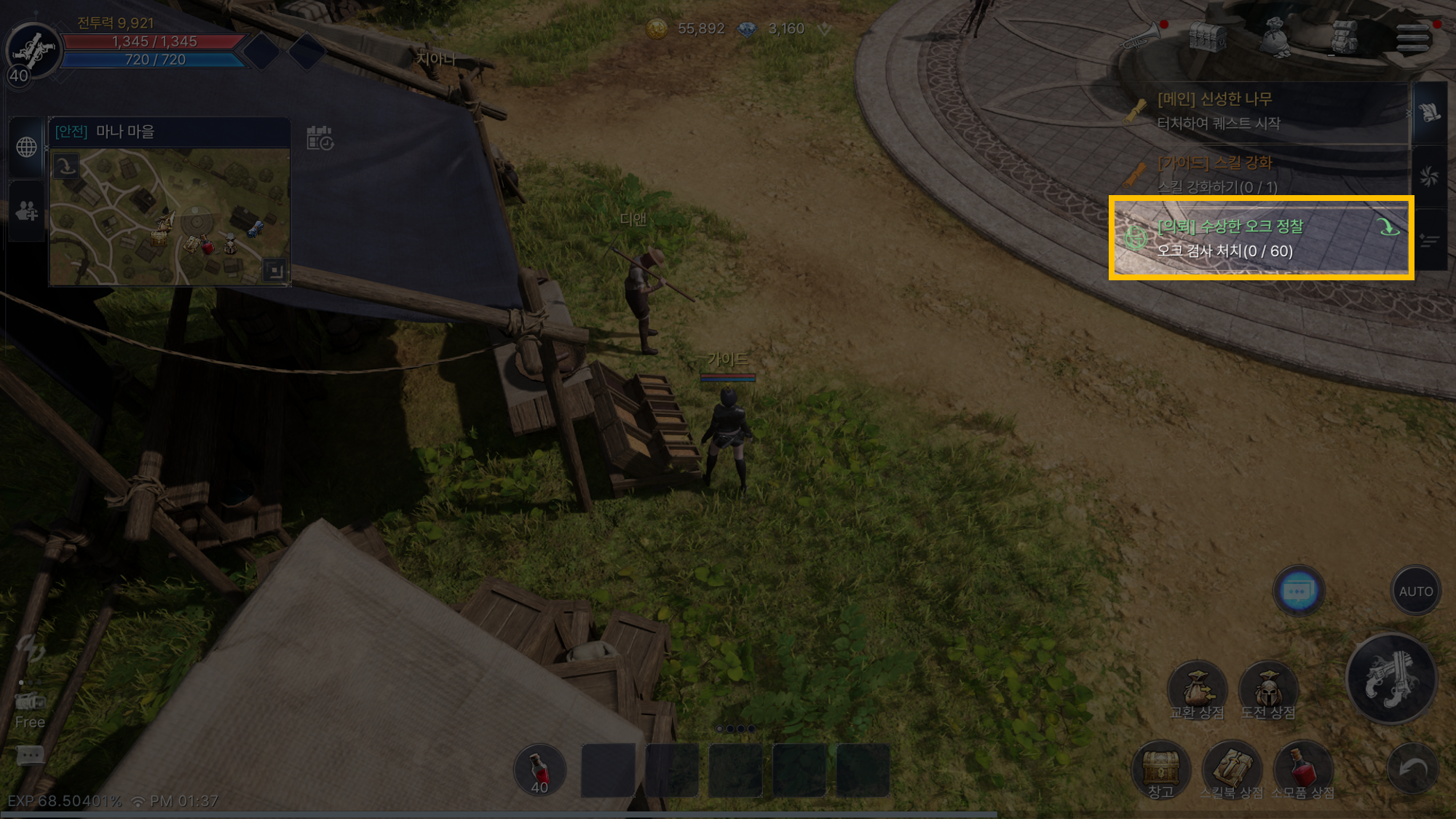Open the 창고 storage chest
Image resolution: width=1456 pixels, height=819 pixels.
pyautogui.click(x=1161, y=770)
